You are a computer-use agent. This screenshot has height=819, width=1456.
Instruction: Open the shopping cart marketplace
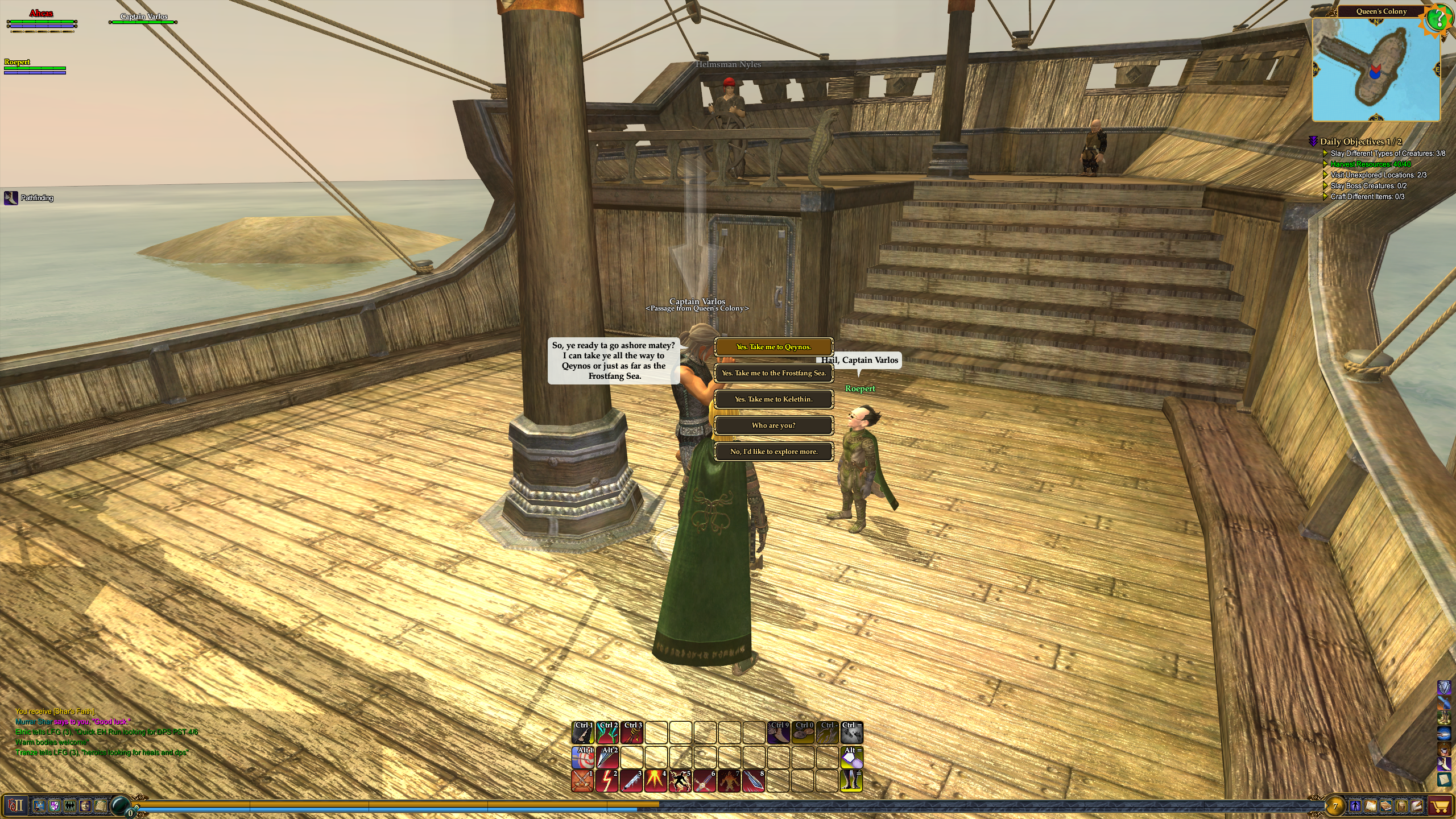click(x=1440, y=806)
